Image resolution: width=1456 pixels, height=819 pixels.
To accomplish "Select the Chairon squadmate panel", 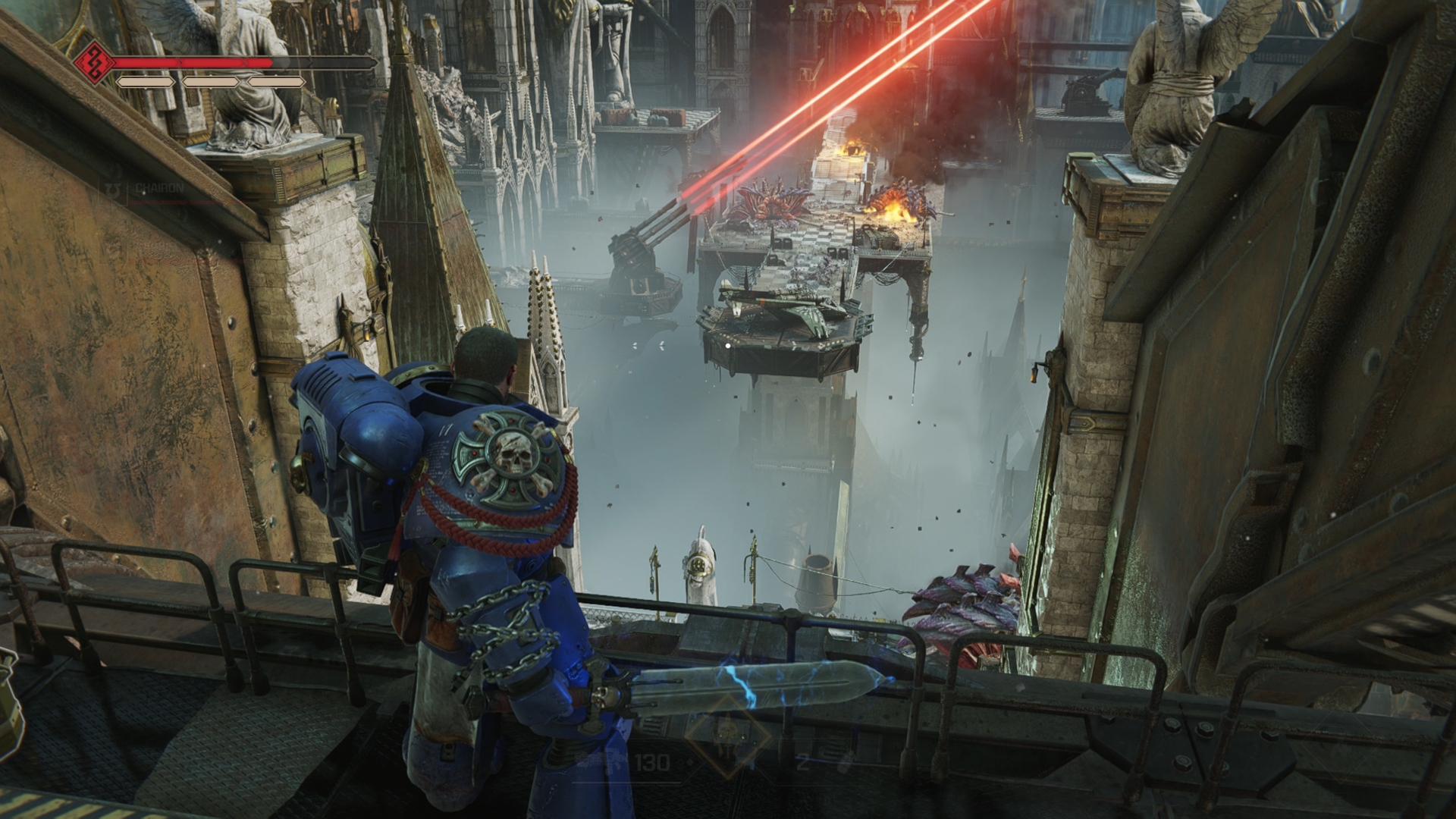I will click(152, 187).
